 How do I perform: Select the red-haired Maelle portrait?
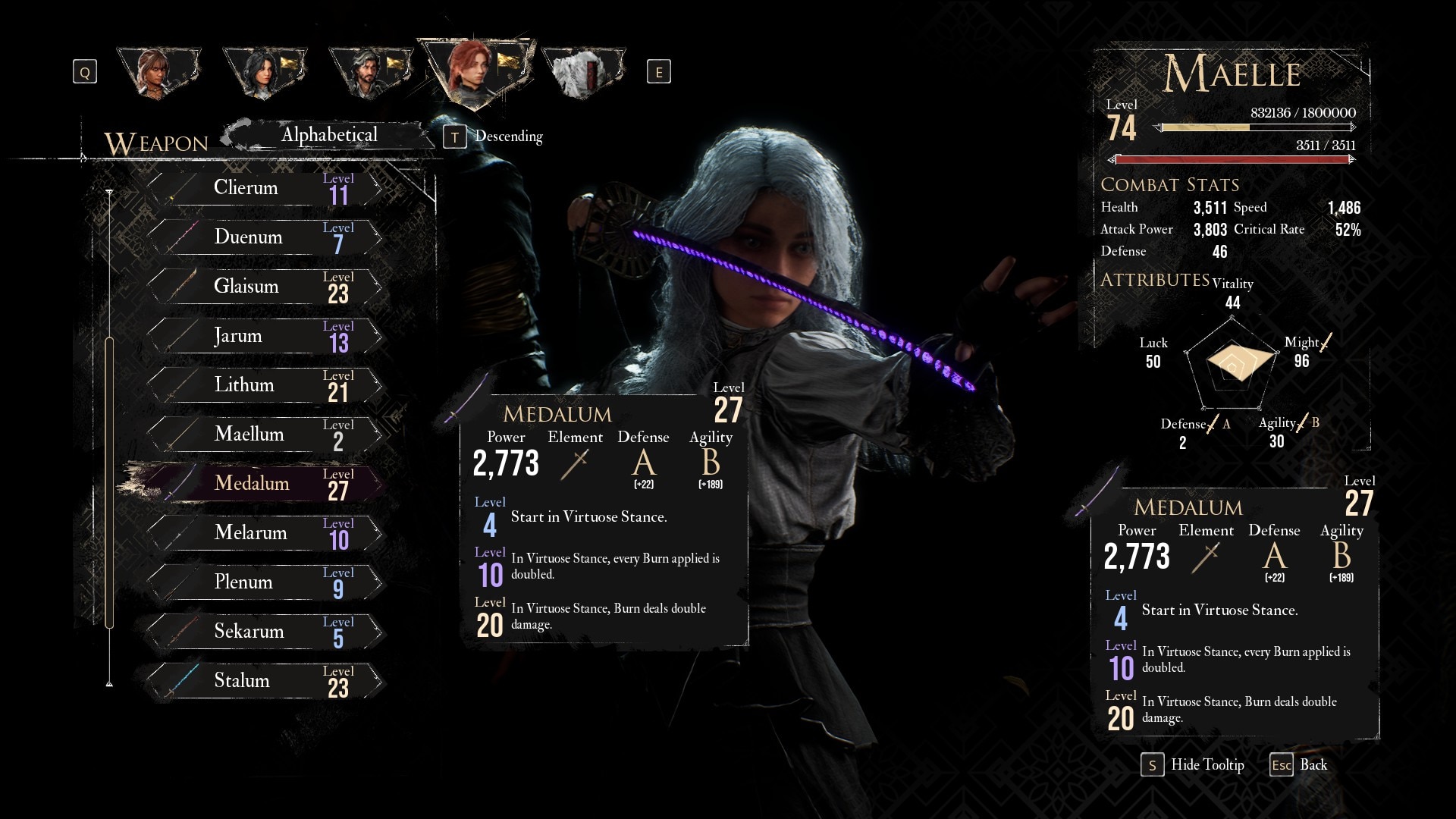(476, 70)
